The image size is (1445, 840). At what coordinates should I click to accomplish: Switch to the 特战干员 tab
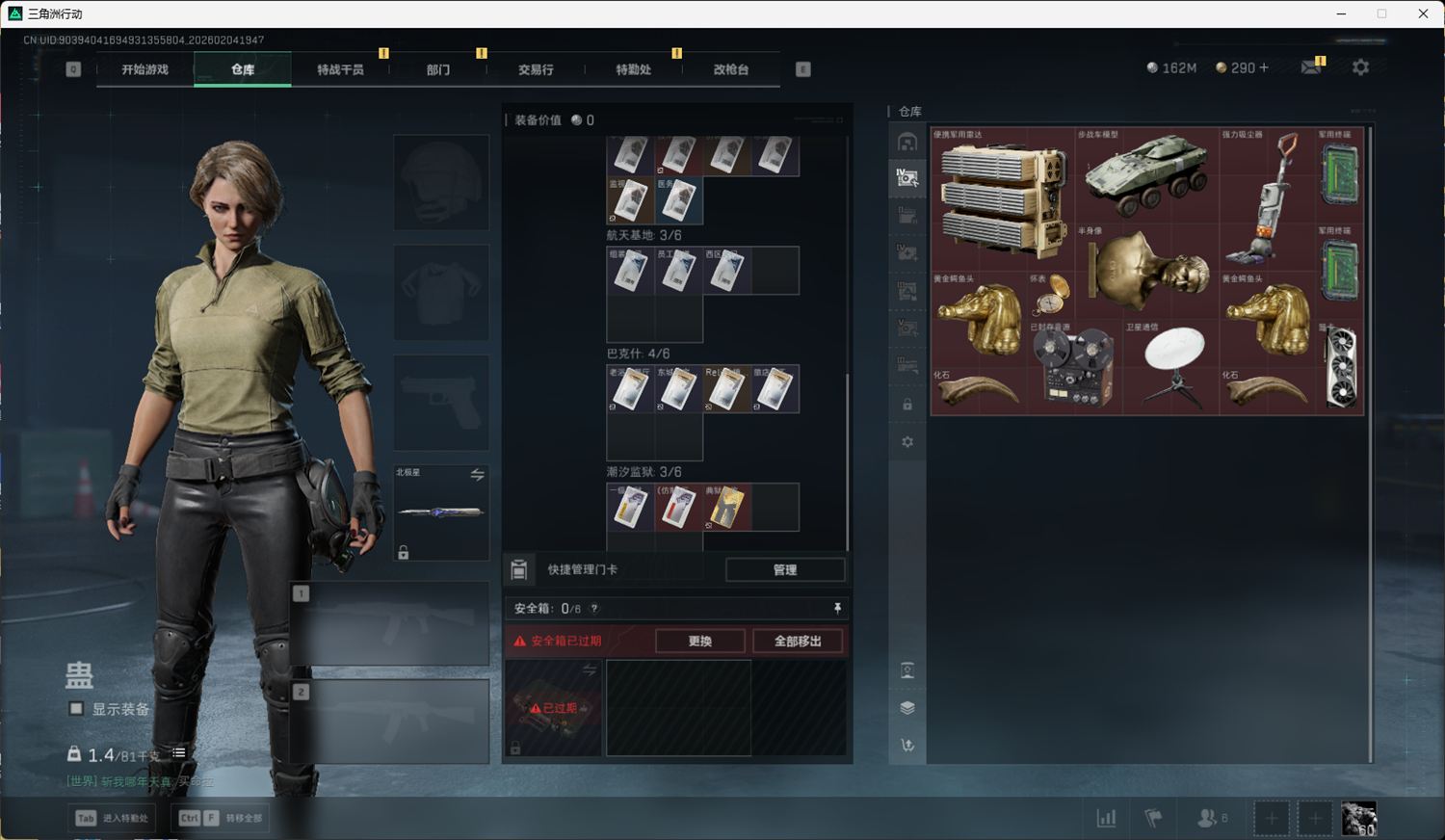pos(340,69)
